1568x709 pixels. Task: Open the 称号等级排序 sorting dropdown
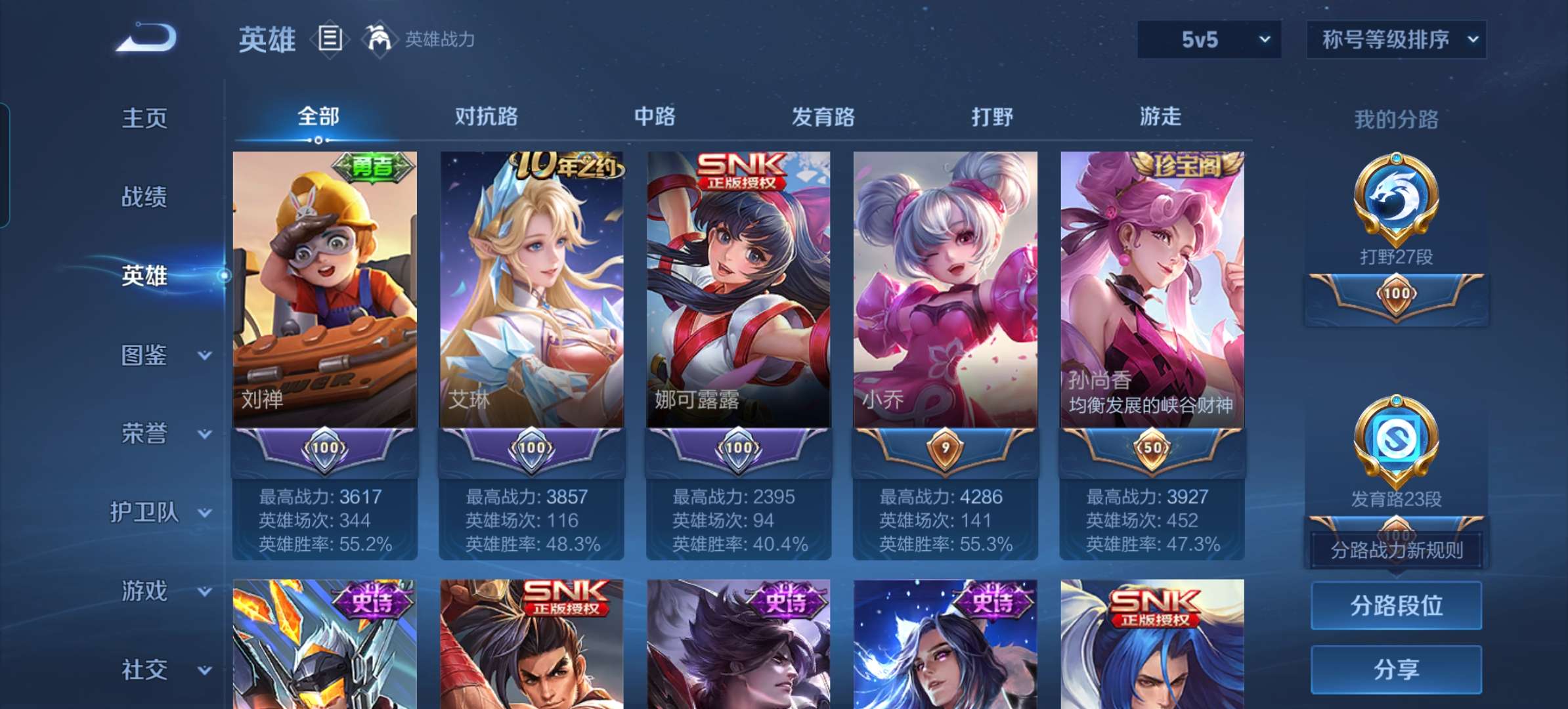point(1395,39)
